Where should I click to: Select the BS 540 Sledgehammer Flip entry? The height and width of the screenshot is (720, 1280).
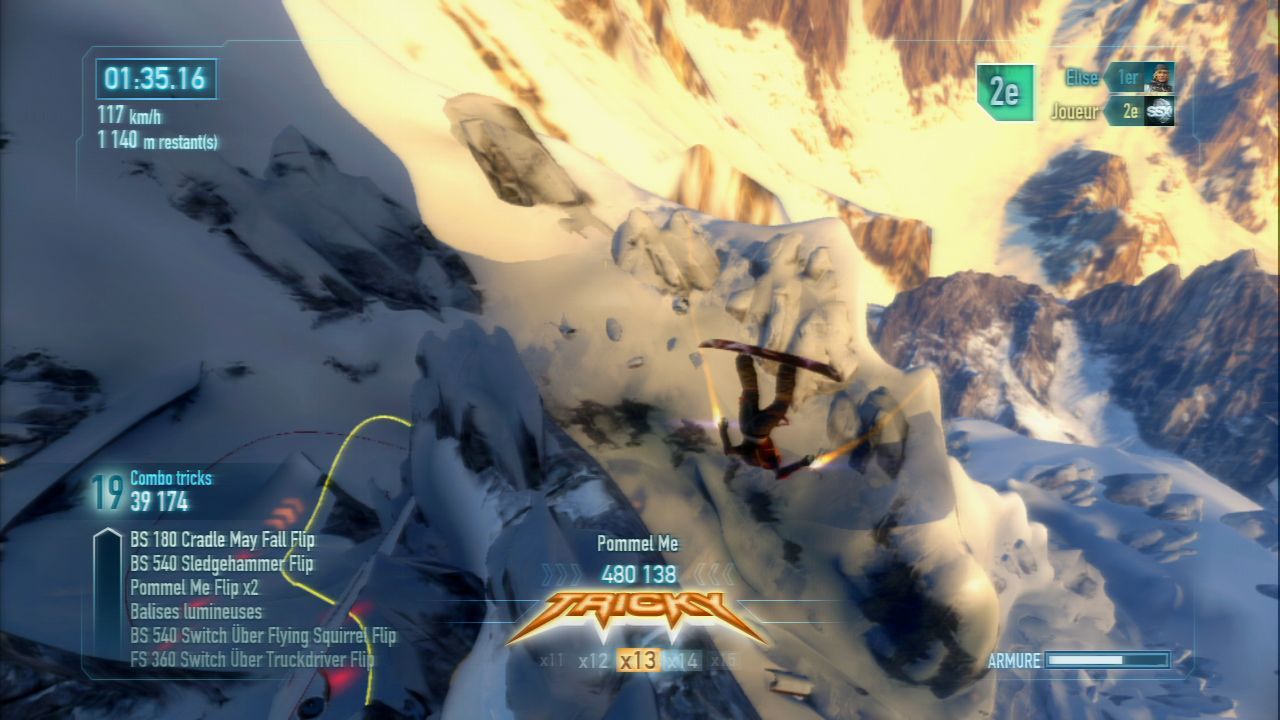click(x=221, y=564)
